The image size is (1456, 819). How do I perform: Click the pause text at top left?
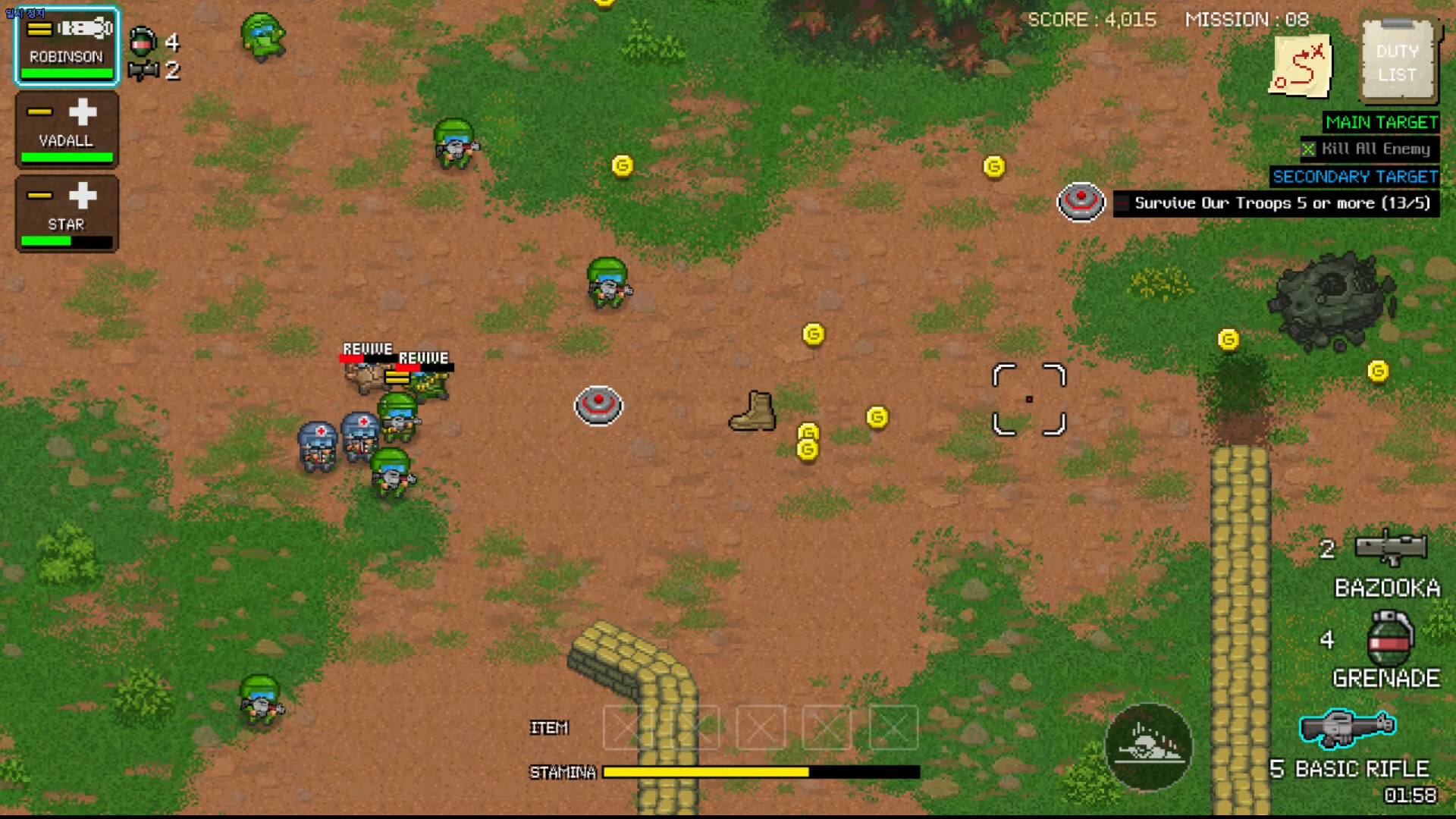[27, 11]
